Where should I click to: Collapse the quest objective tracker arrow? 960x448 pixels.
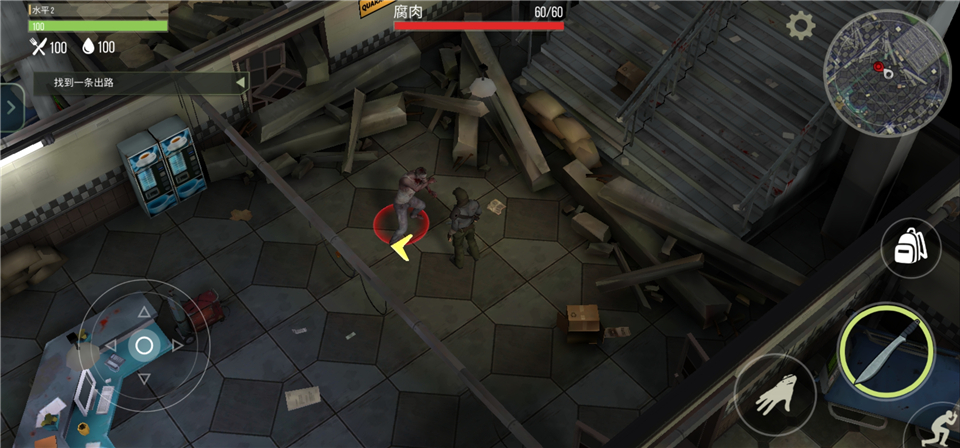[x=239, y=83]
